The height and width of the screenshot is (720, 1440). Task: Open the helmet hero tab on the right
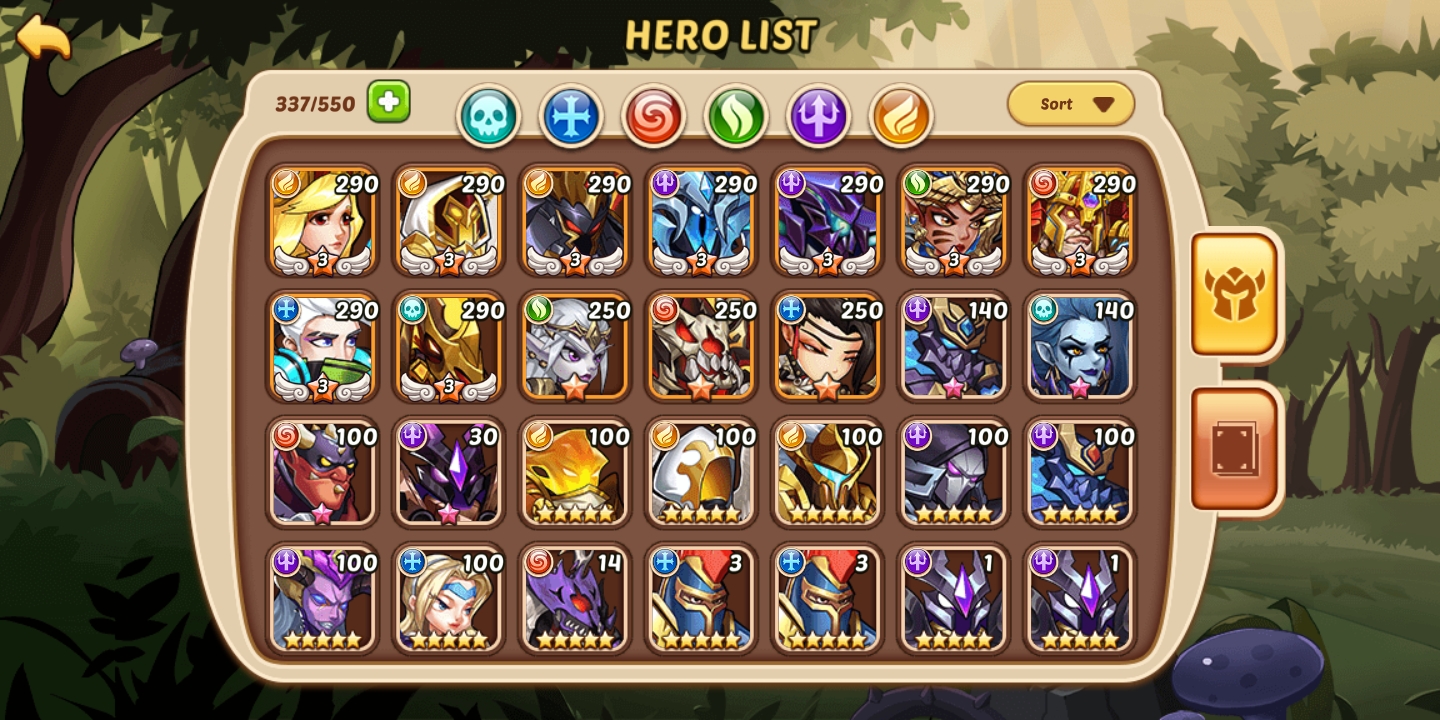[1235, 292]
